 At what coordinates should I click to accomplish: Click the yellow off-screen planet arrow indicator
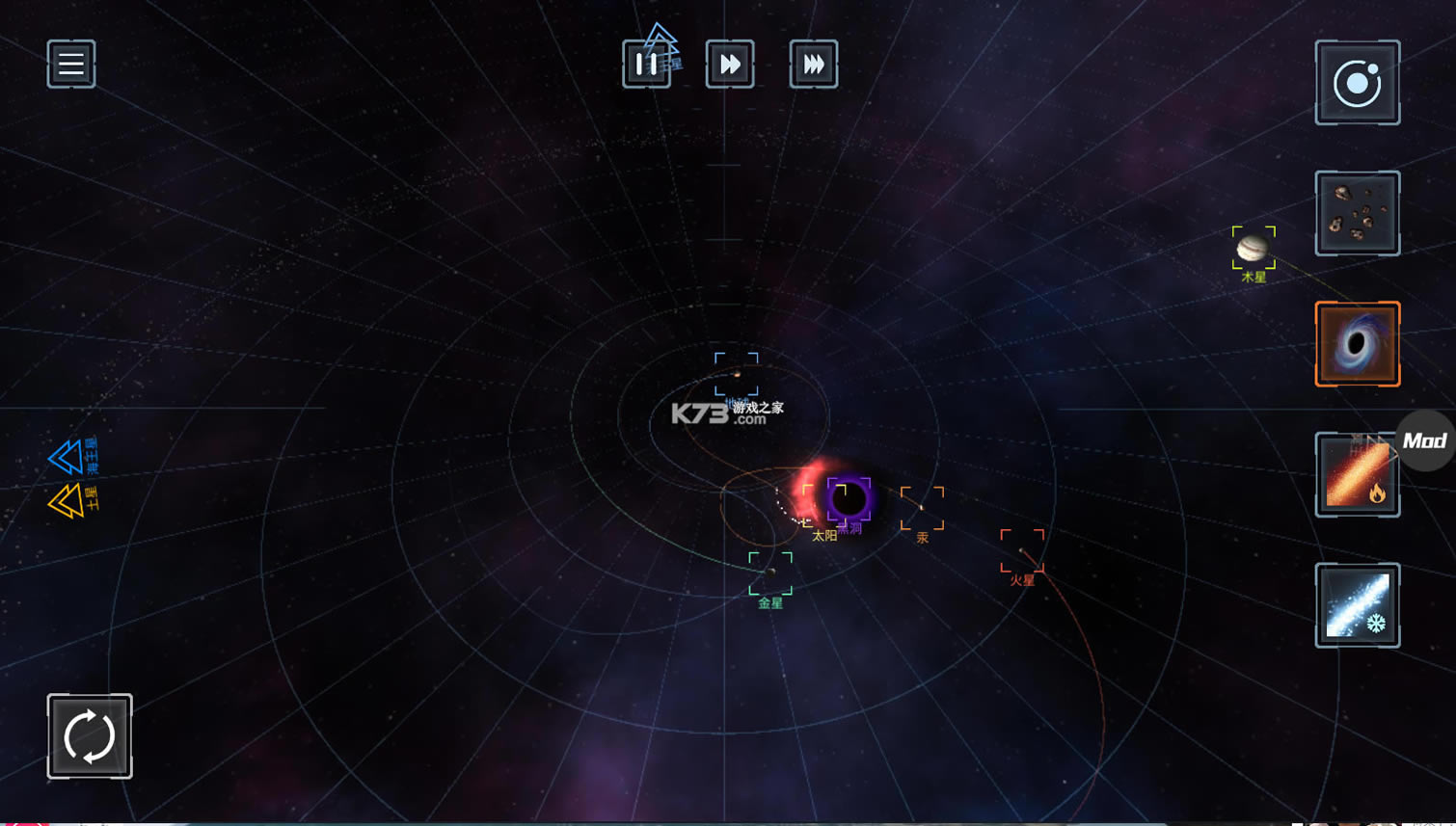click(x=66, y=501)
